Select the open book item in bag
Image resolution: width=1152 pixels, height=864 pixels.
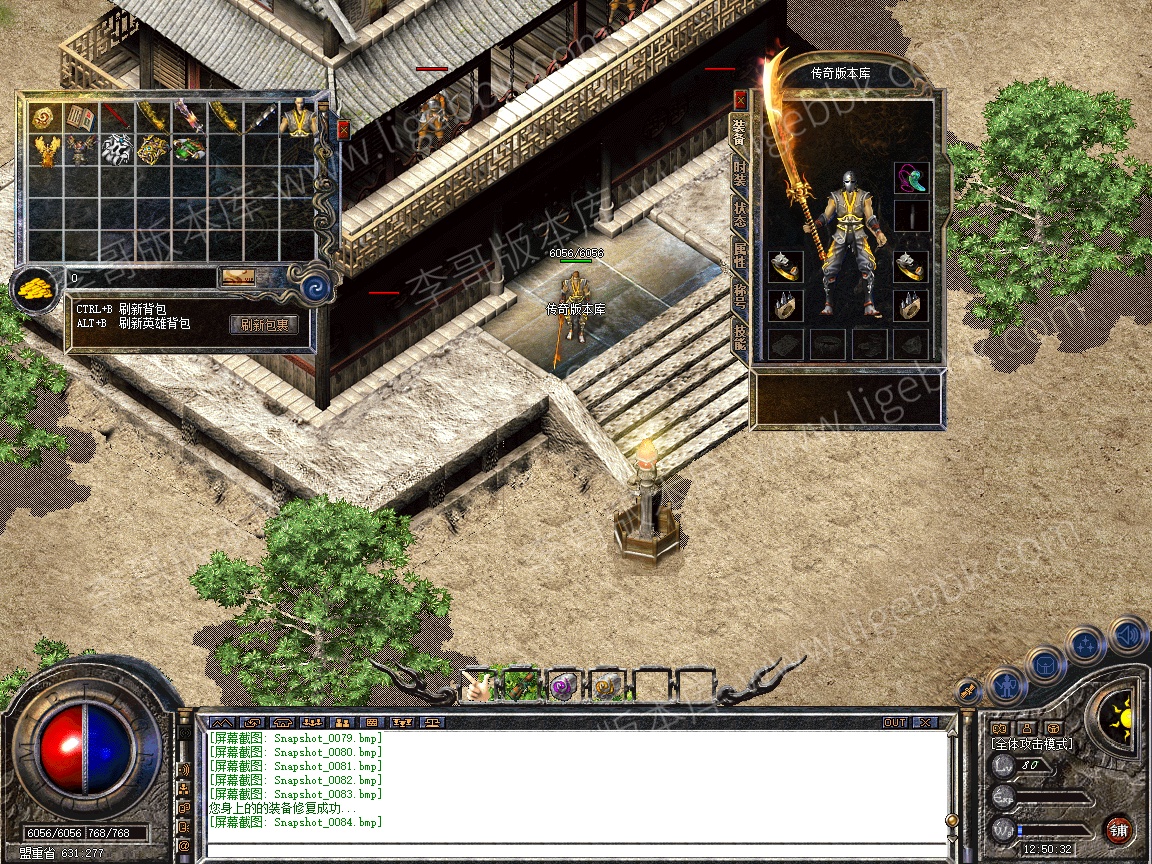coord(80,118)
